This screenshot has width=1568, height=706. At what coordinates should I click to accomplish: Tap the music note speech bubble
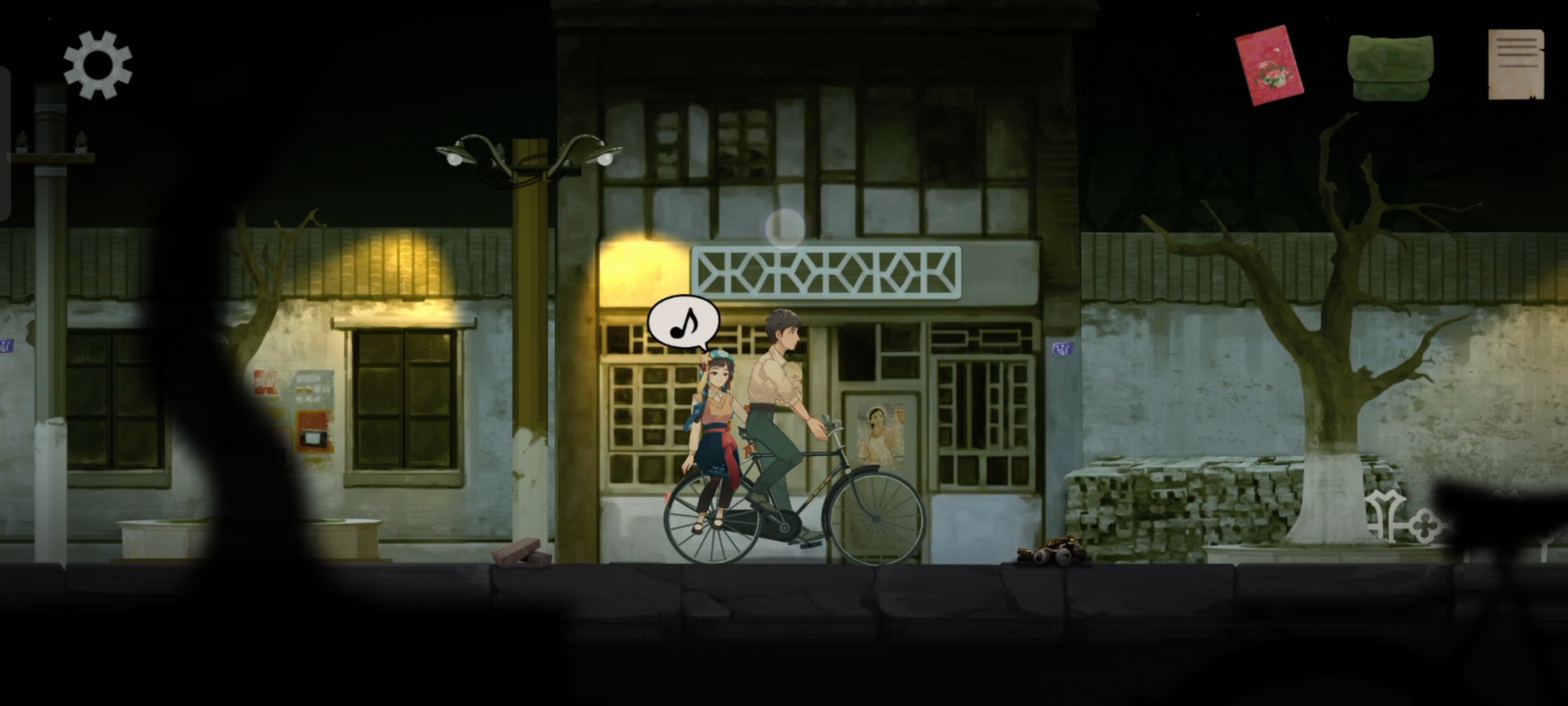(x=683, y=322)
